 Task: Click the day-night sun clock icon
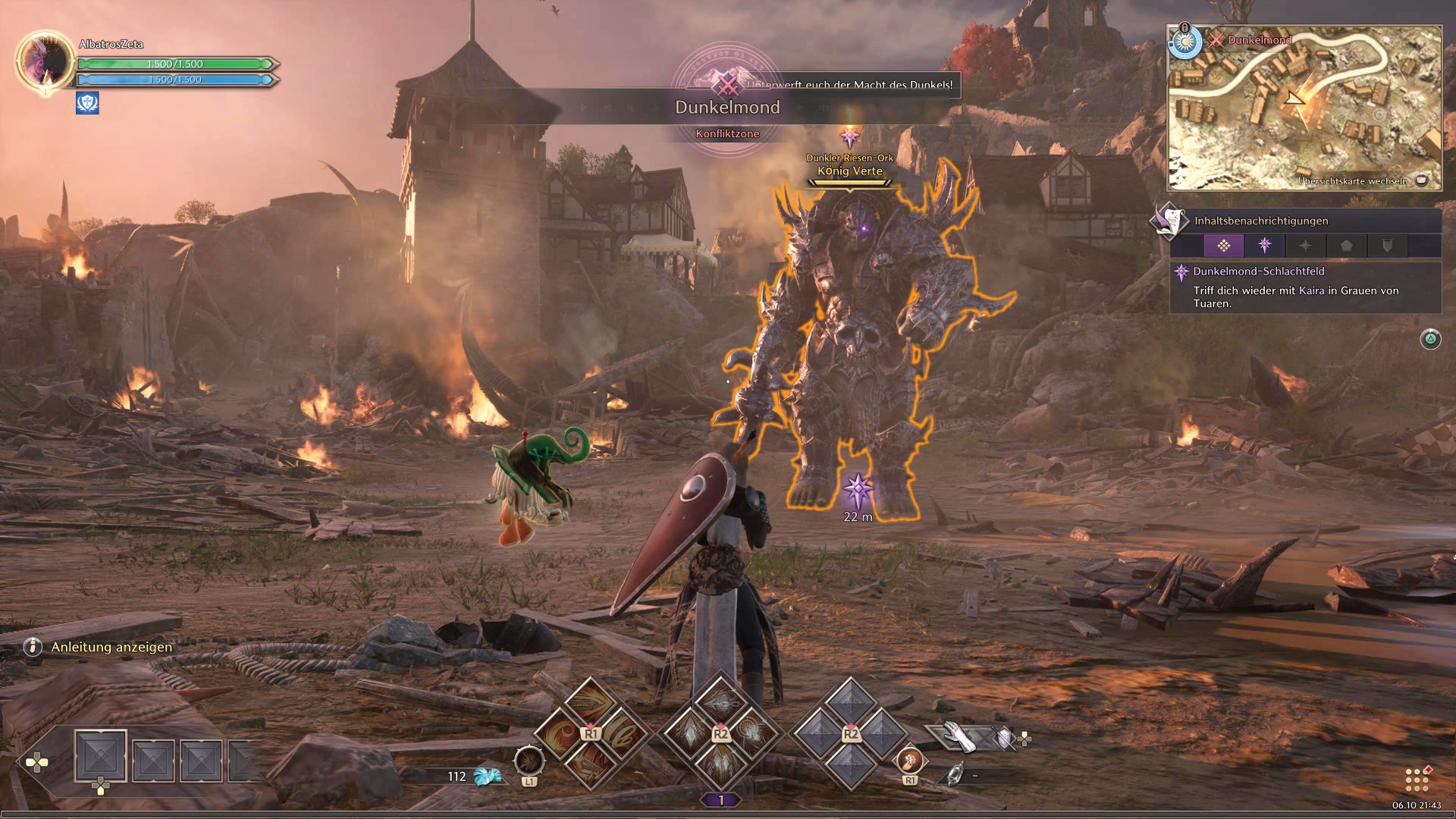1185,42
